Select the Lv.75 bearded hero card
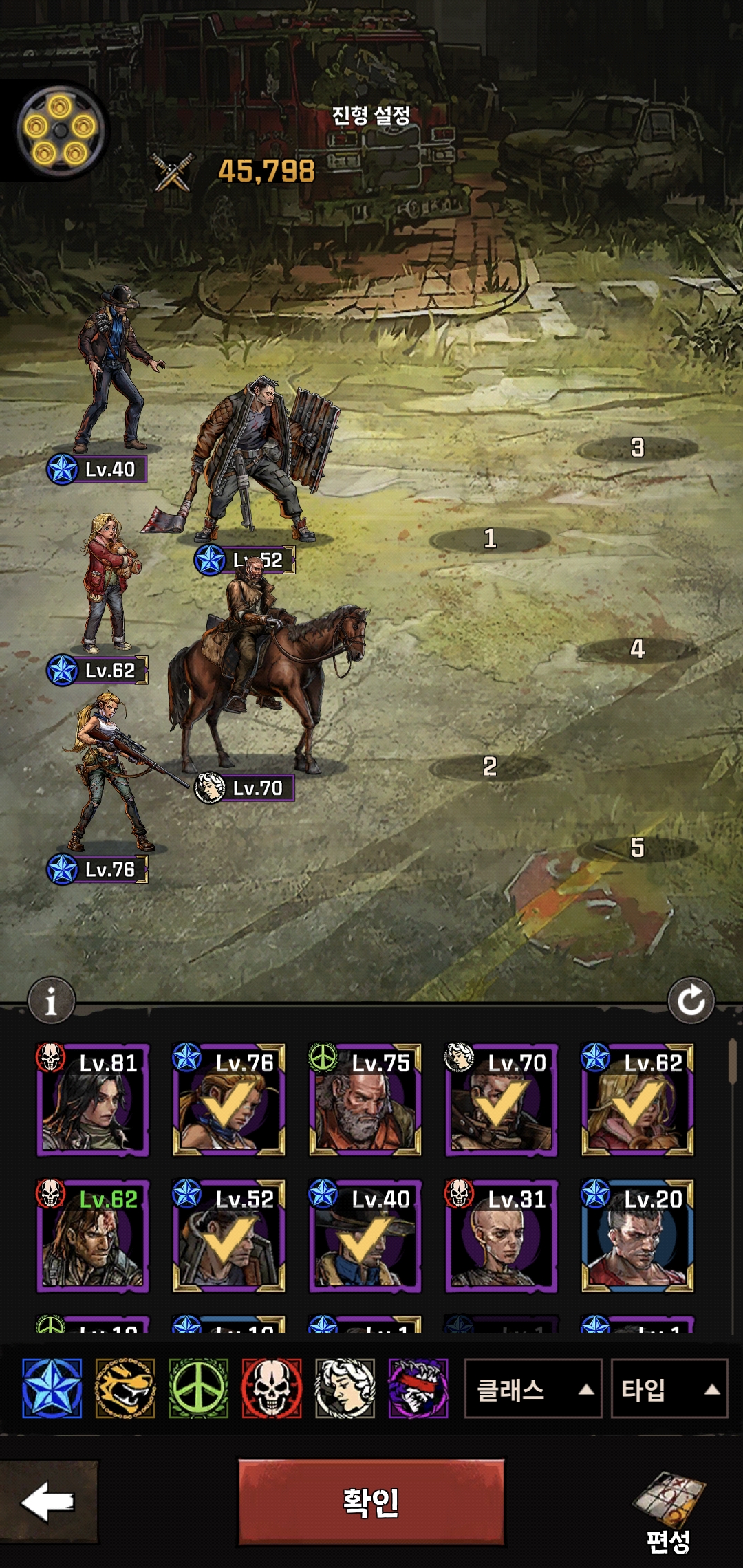The image size is (743, 1568). click(365, 1100)
